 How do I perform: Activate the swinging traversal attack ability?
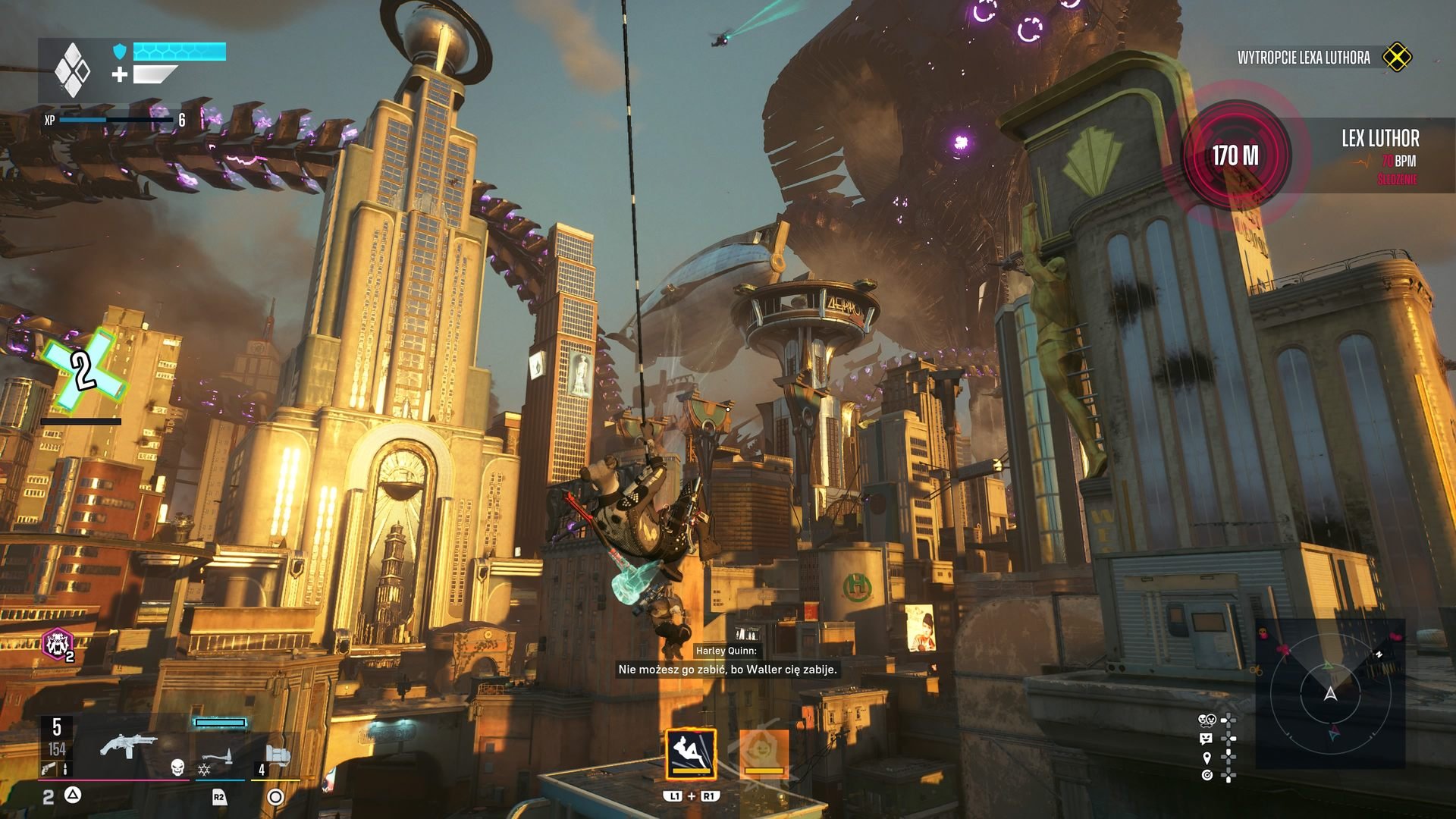[x=690, y=753]
